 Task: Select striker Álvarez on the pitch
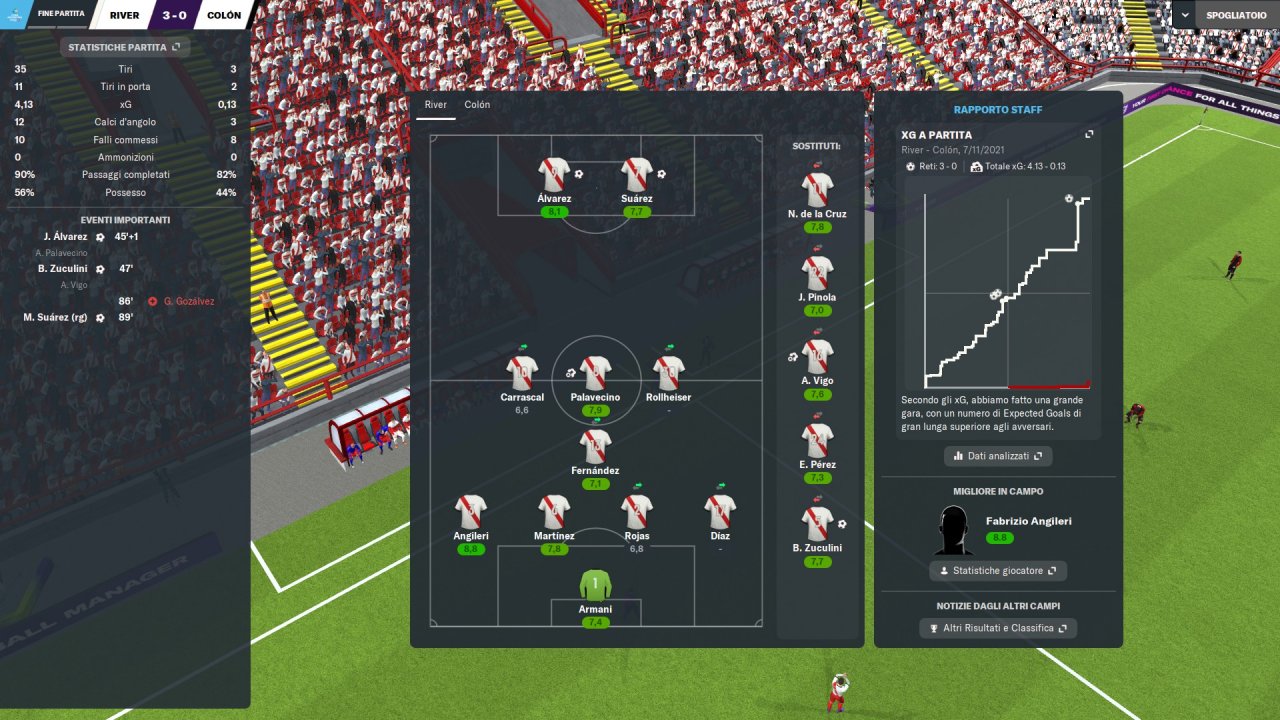coord(553,175)
